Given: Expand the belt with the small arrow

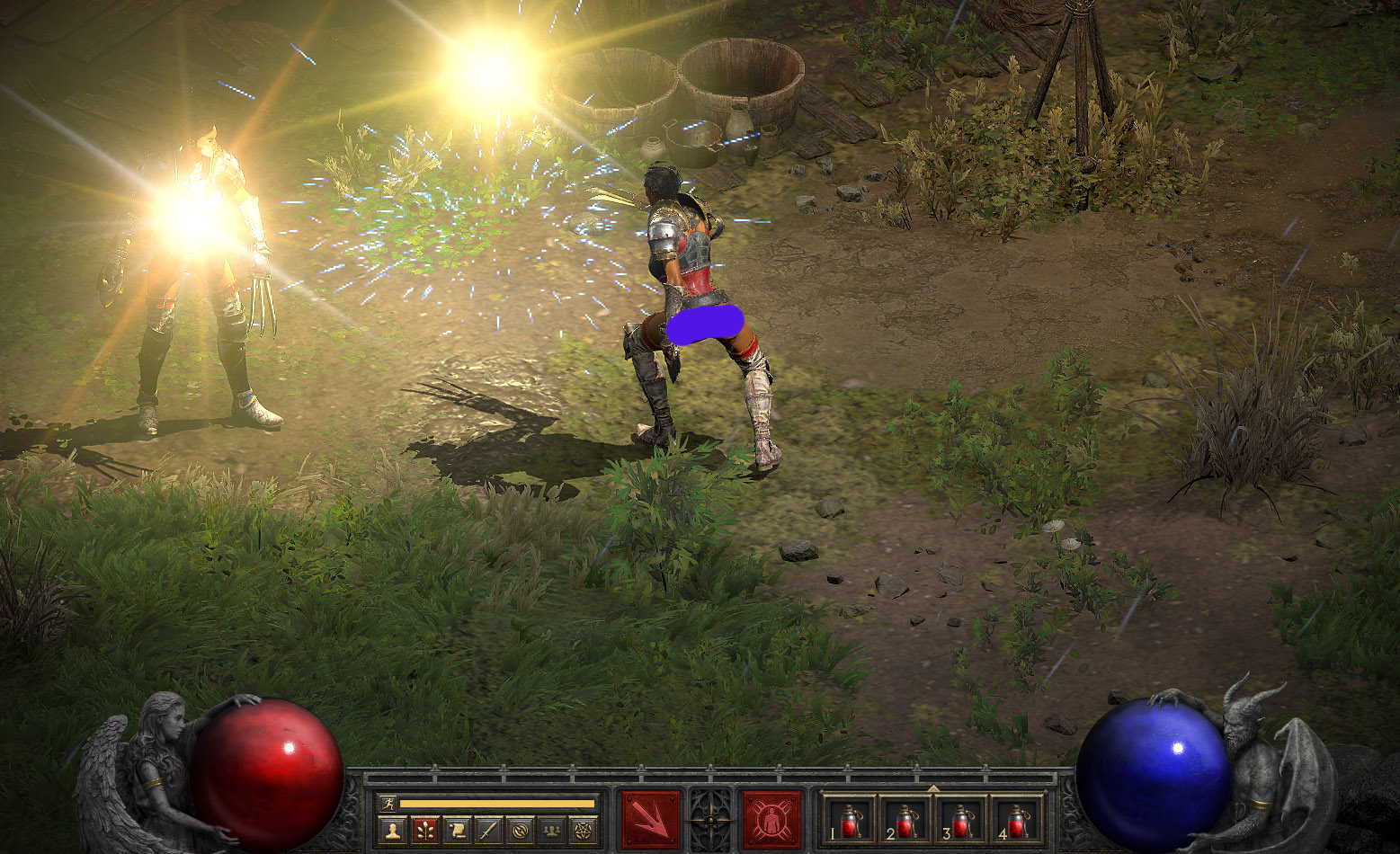Looking at the screenshot, I should click(x=933, y=788).
